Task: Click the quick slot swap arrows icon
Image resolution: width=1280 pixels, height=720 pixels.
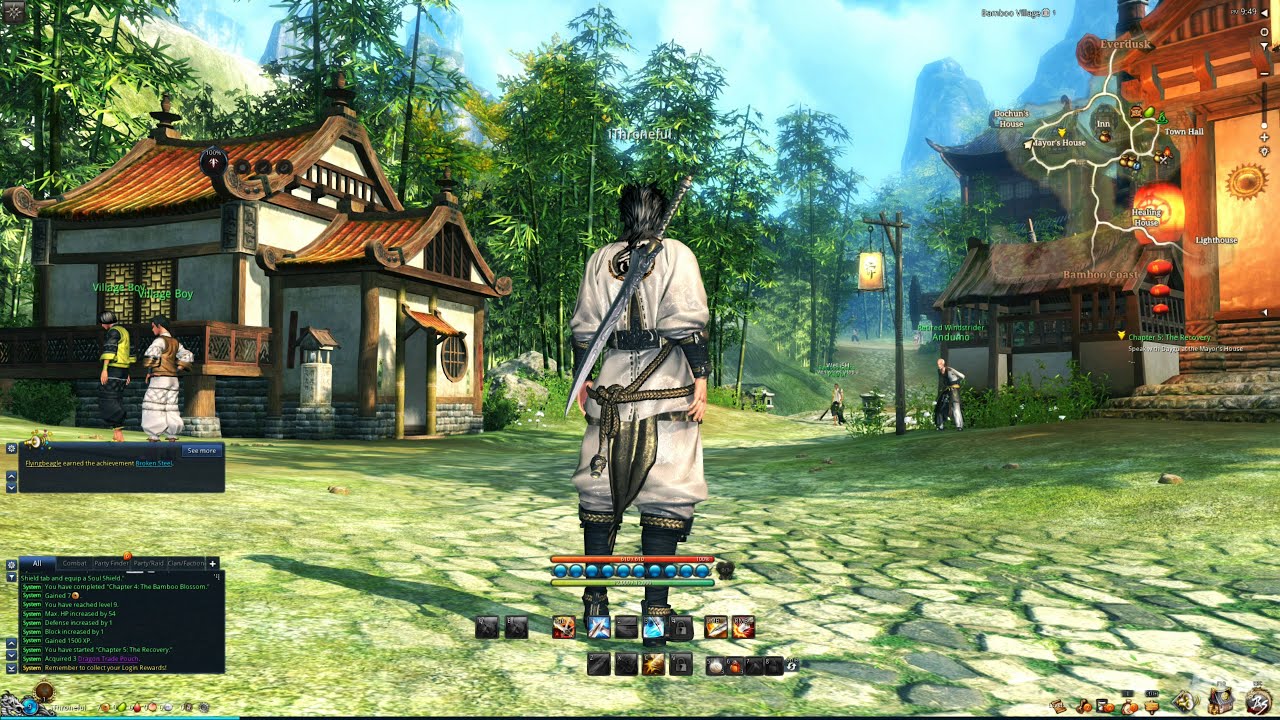Action: tap(792, 664)
